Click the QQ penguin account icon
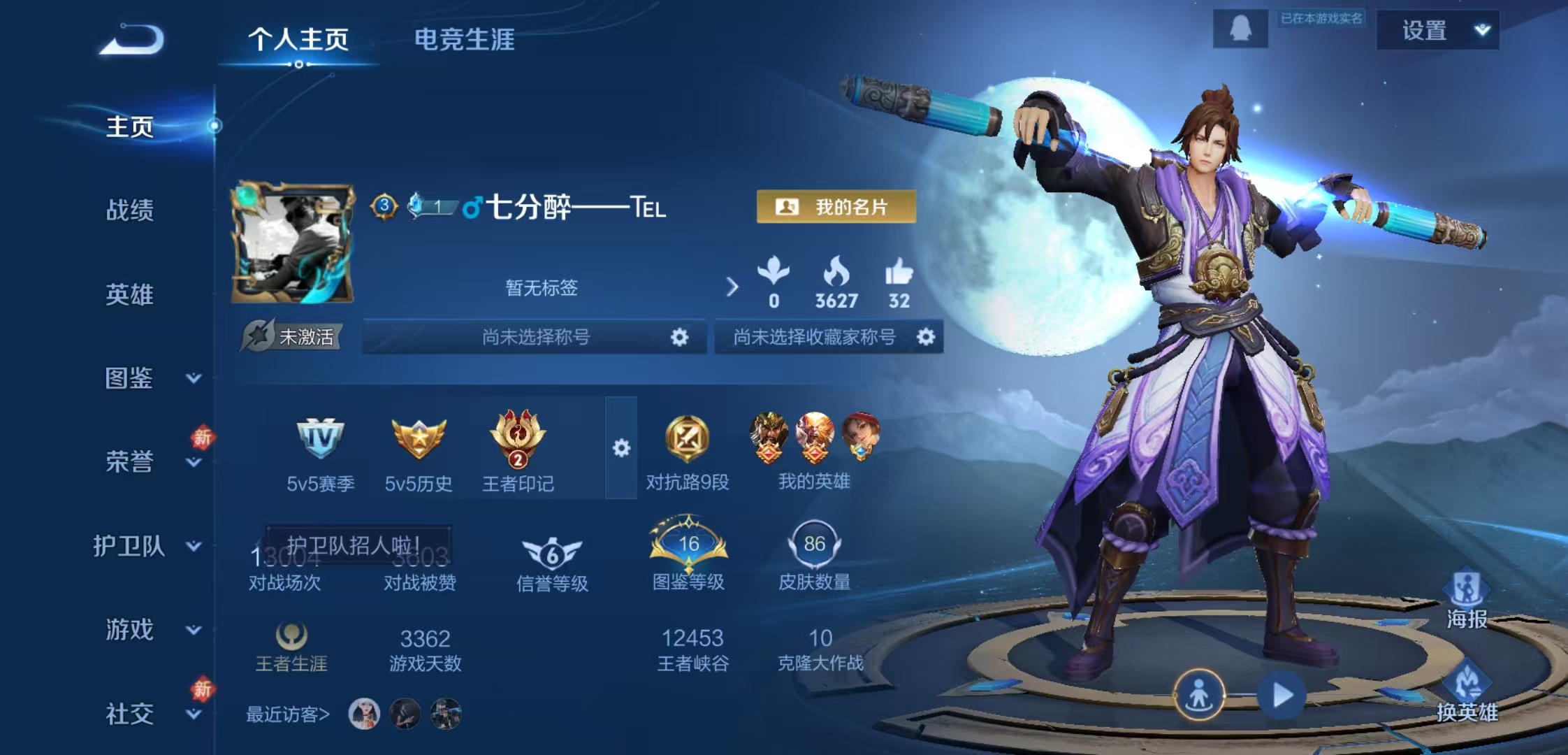Viewport: 1568px width, 755px height. 1242,29
